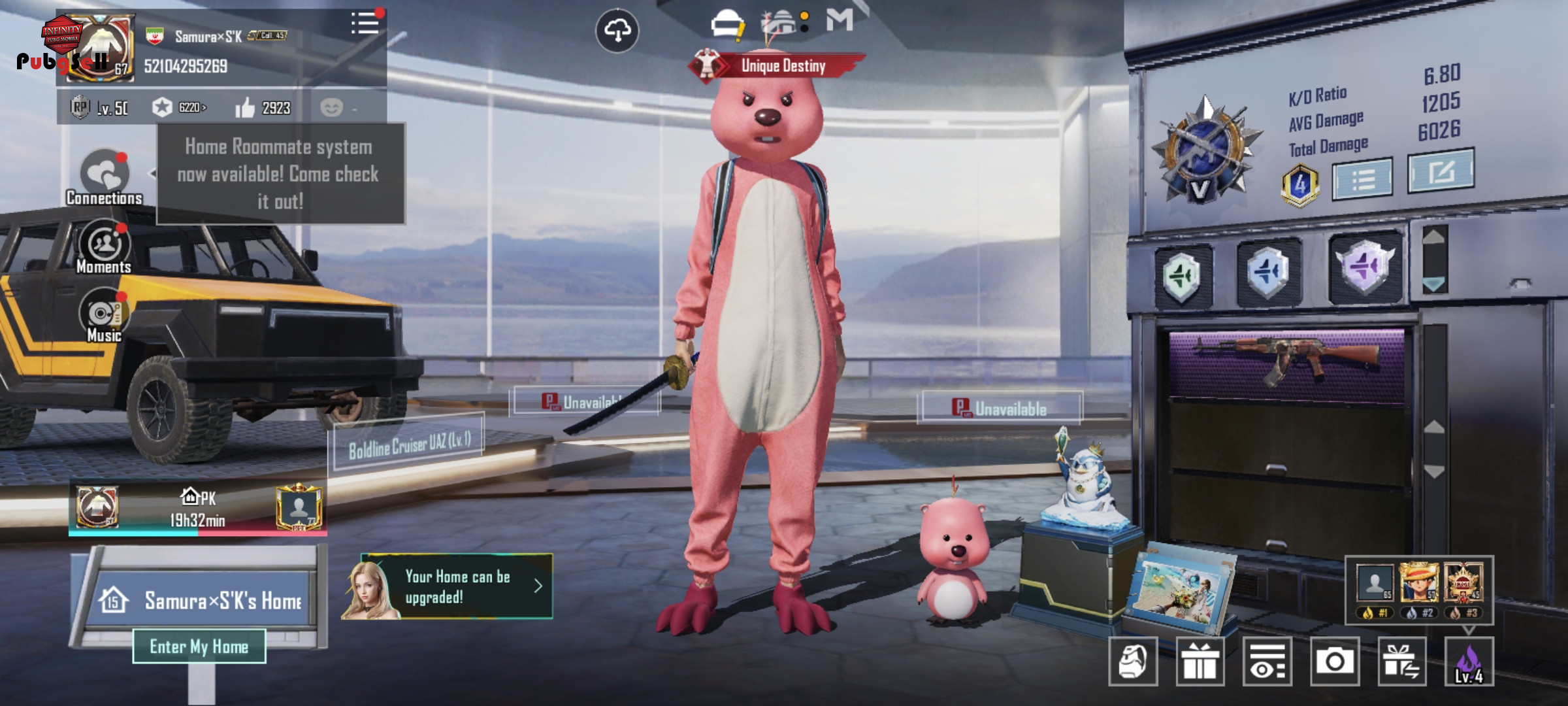Open the Home PK battle banner
Viewport: 1568px width, 706px height.
(197, 509)
